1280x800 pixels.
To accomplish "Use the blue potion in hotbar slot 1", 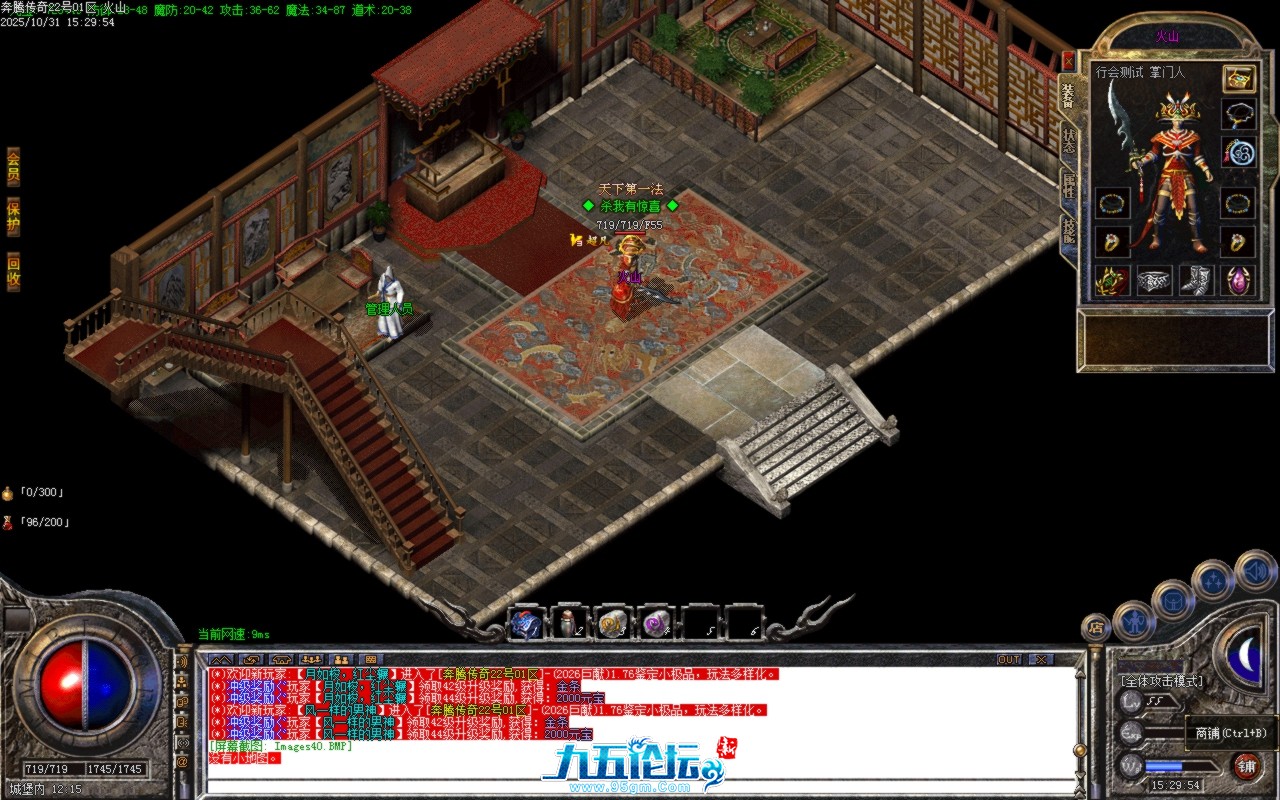I will pos(527,624).
